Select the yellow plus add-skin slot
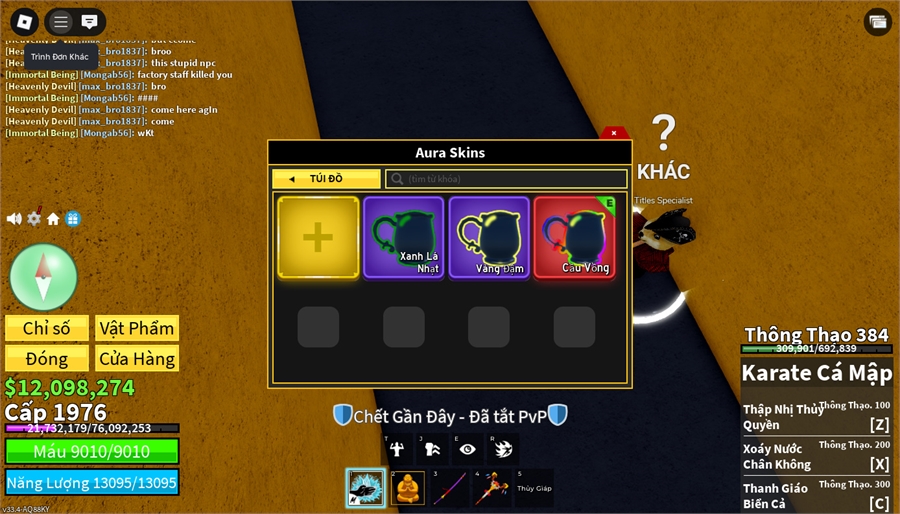This screenshot has width=900, height=514. (x=318, y=237)
